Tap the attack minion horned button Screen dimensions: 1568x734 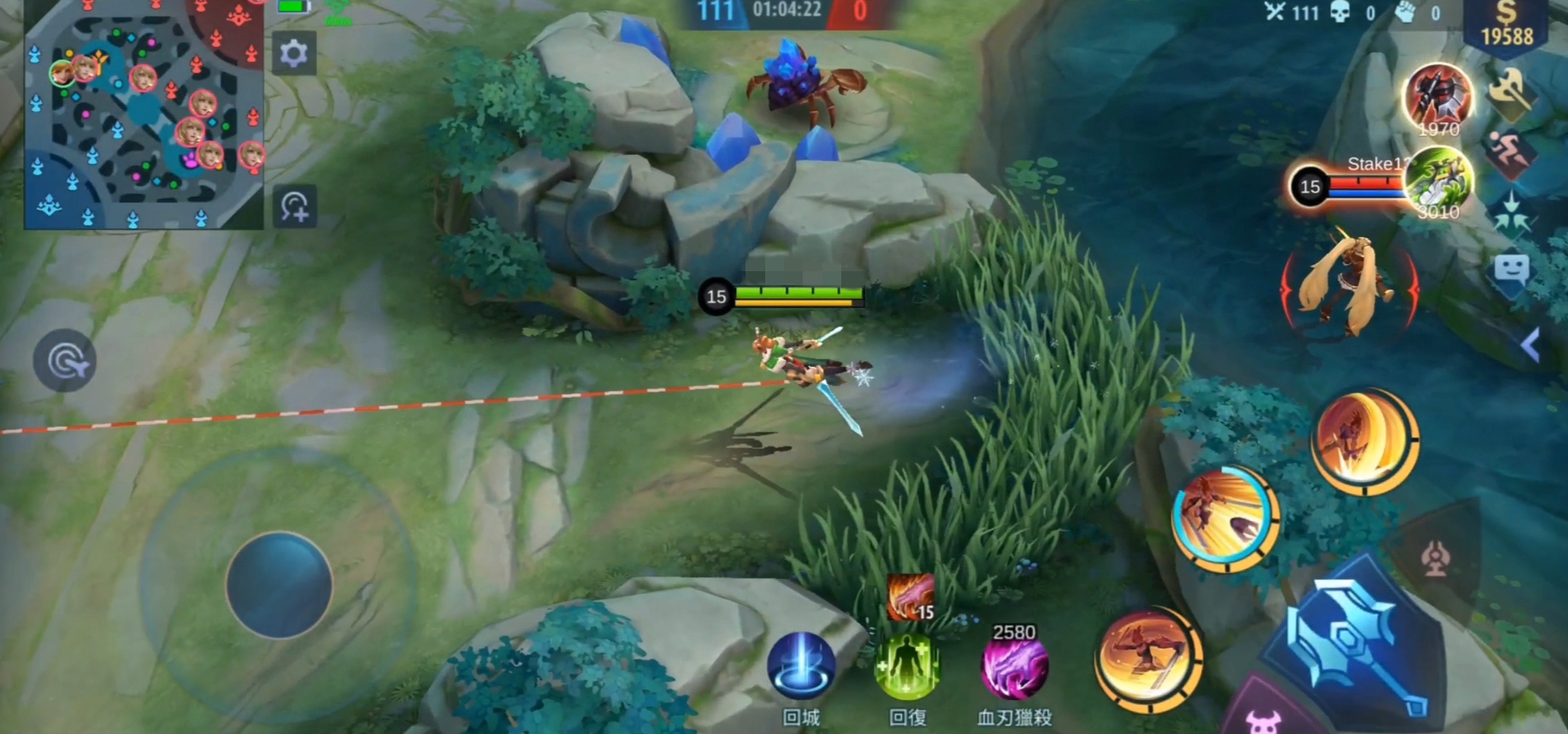click(1263, 717)
